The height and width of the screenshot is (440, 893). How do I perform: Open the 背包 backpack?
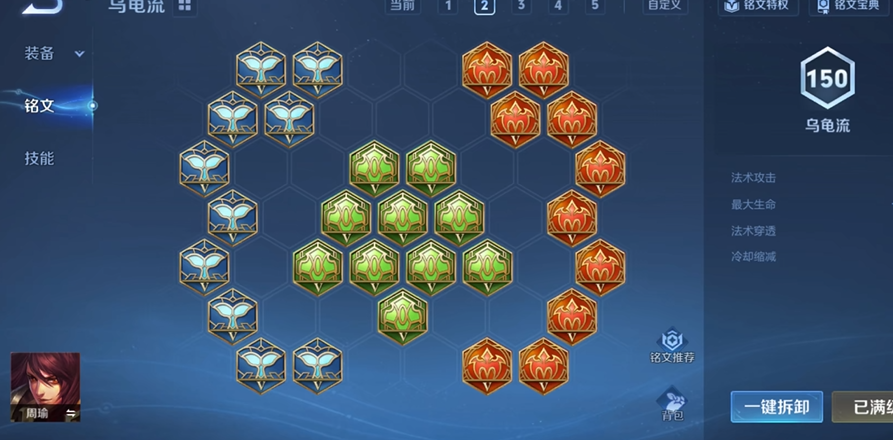click(672, 405)
